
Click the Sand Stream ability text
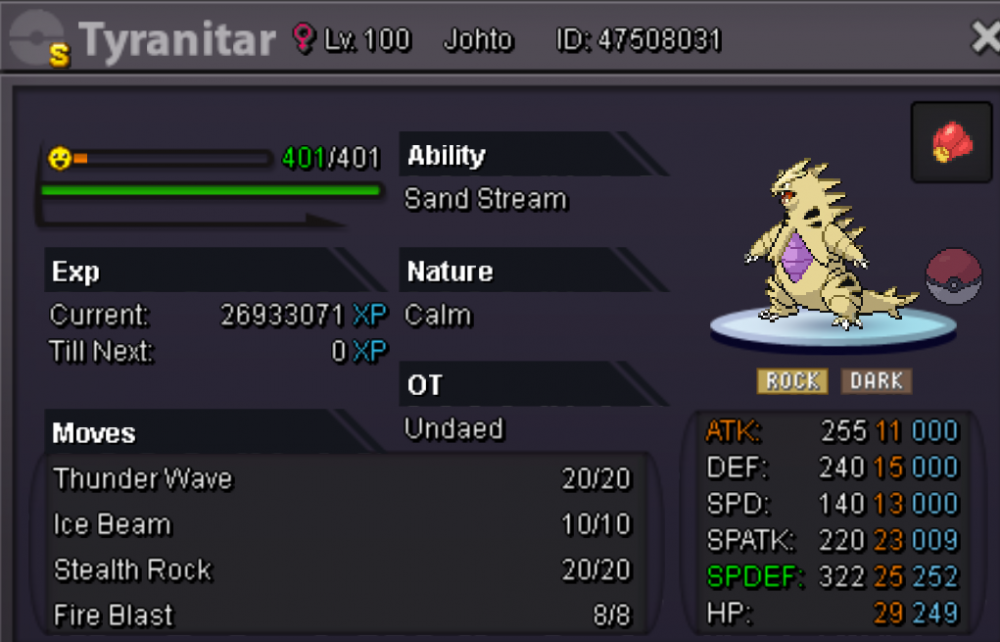click(486, 200)
